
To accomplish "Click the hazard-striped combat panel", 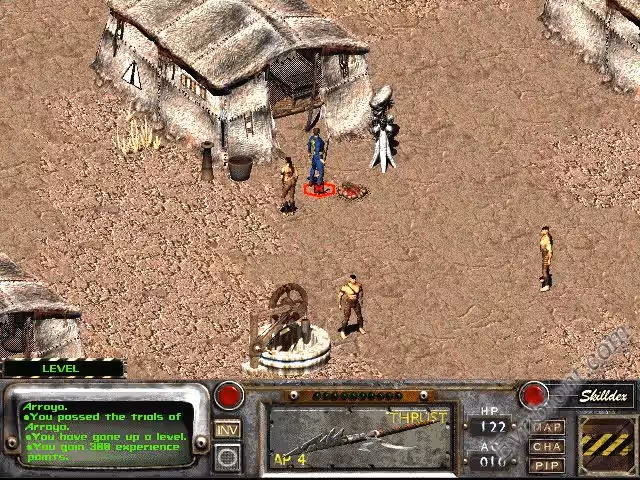I will tap(606, 441).
